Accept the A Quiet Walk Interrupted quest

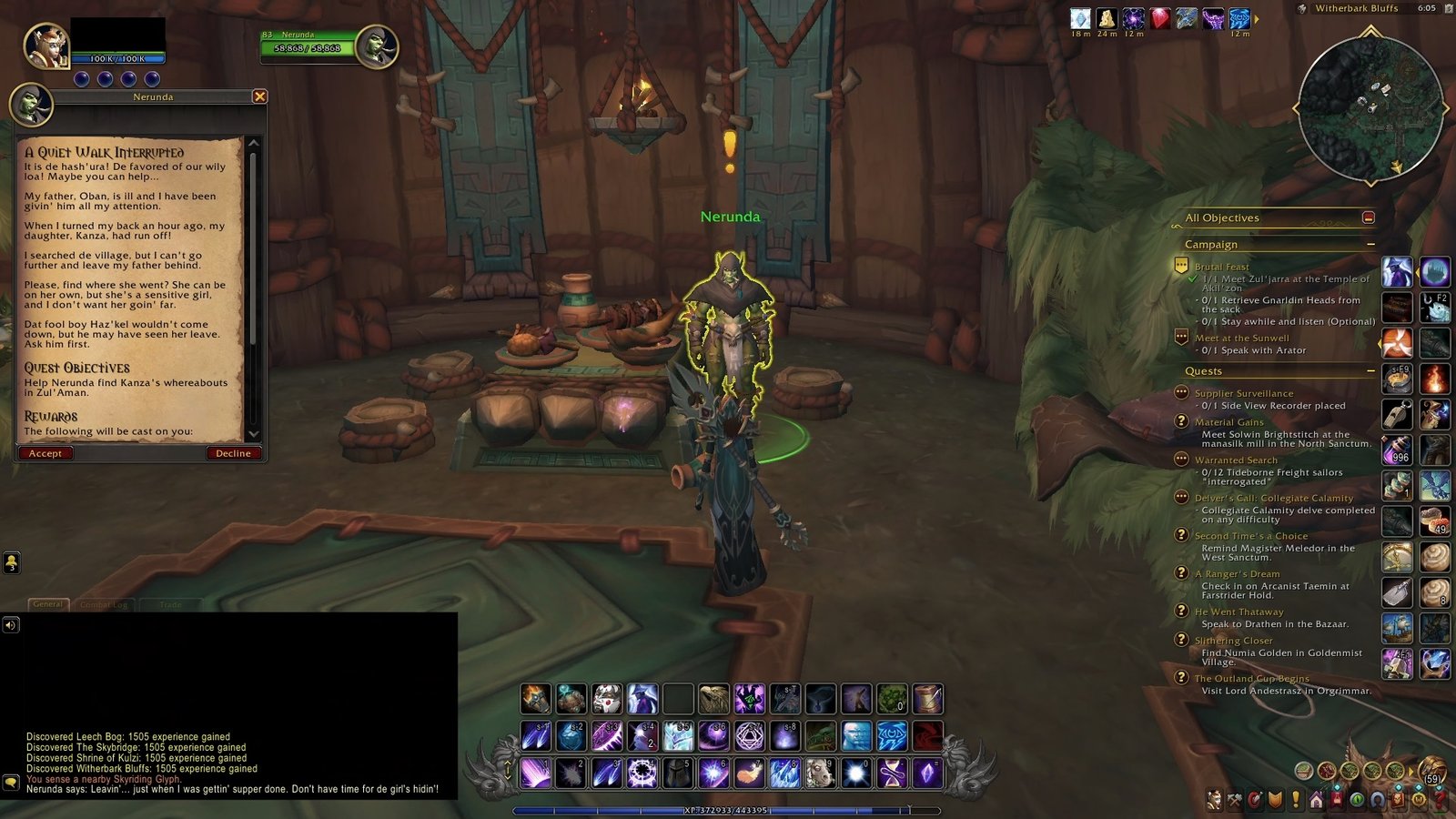coord(45,453)
